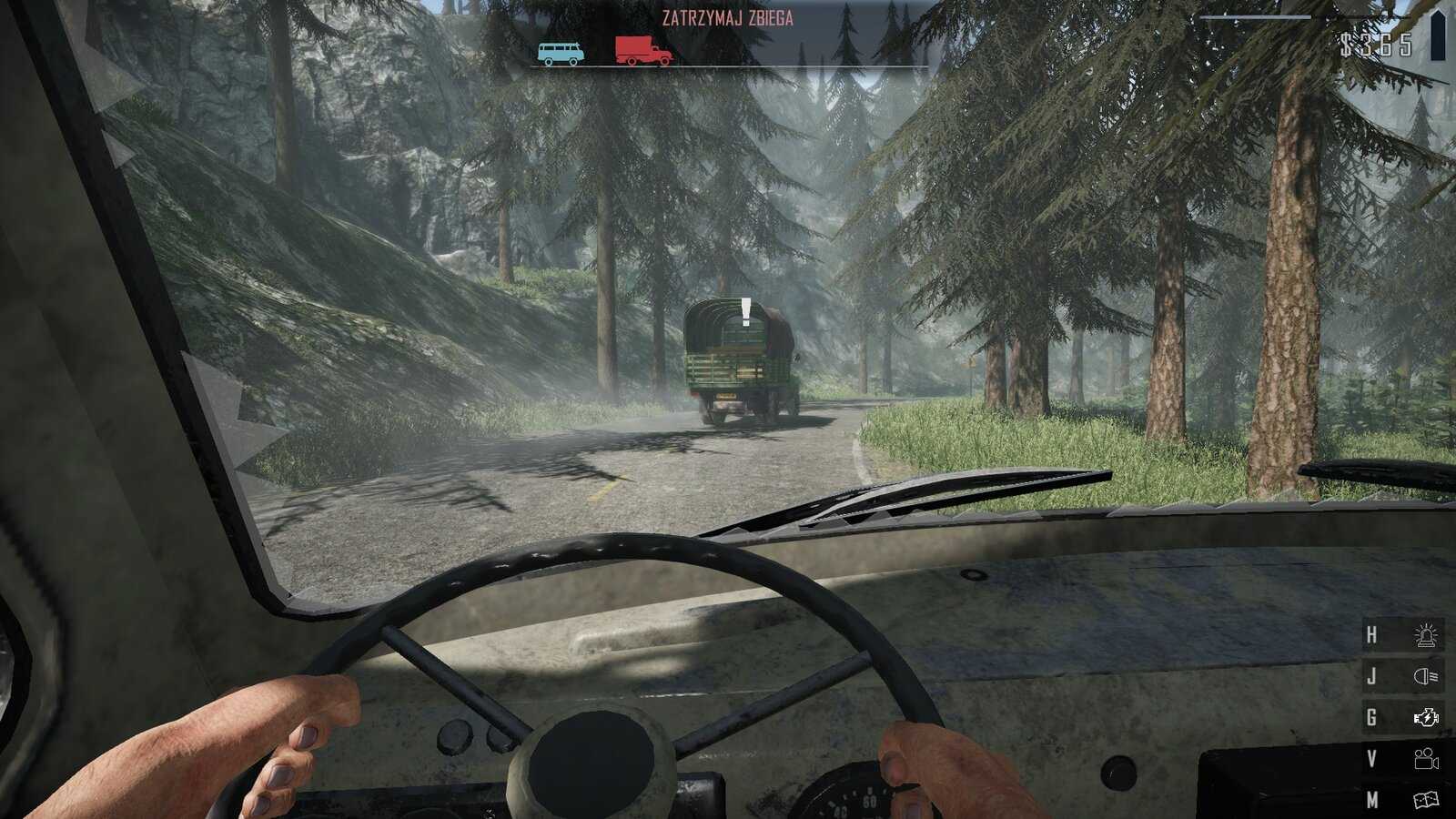This screenshot has height=819, width=1456.
Task: Change view with the camera icon
Action: click(x=1425, y=759)
